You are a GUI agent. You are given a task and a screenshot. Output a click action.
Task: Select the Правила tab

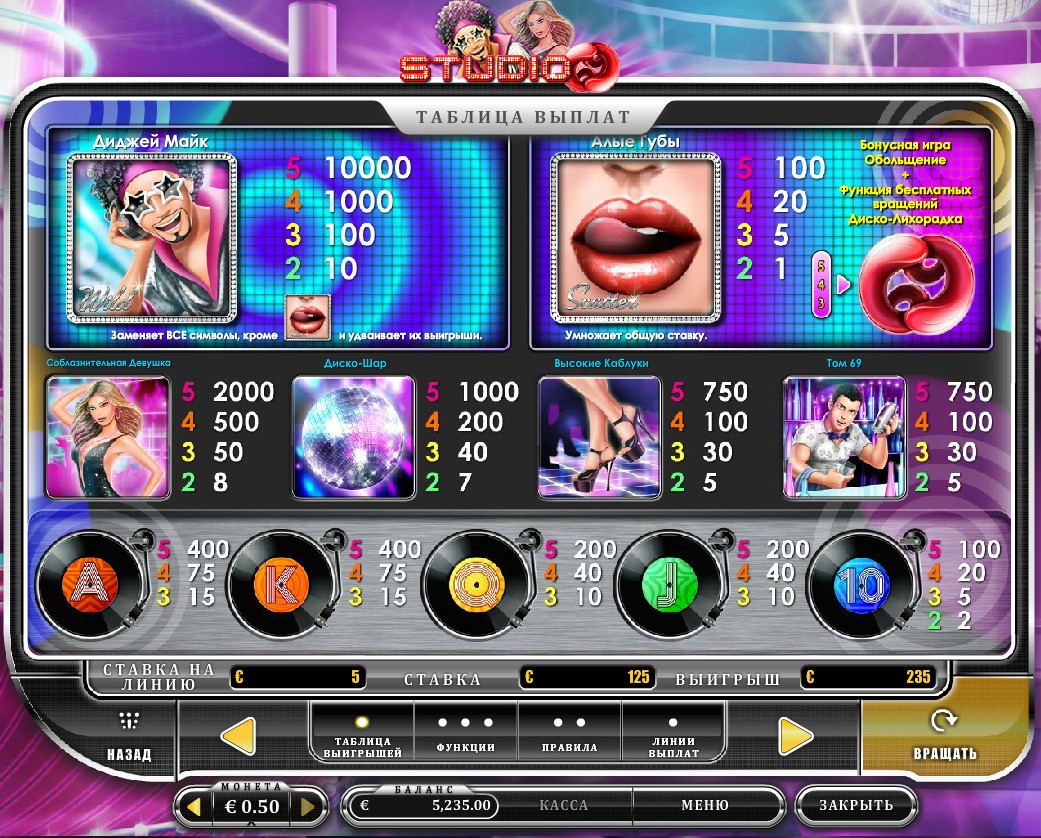[570, 736]
